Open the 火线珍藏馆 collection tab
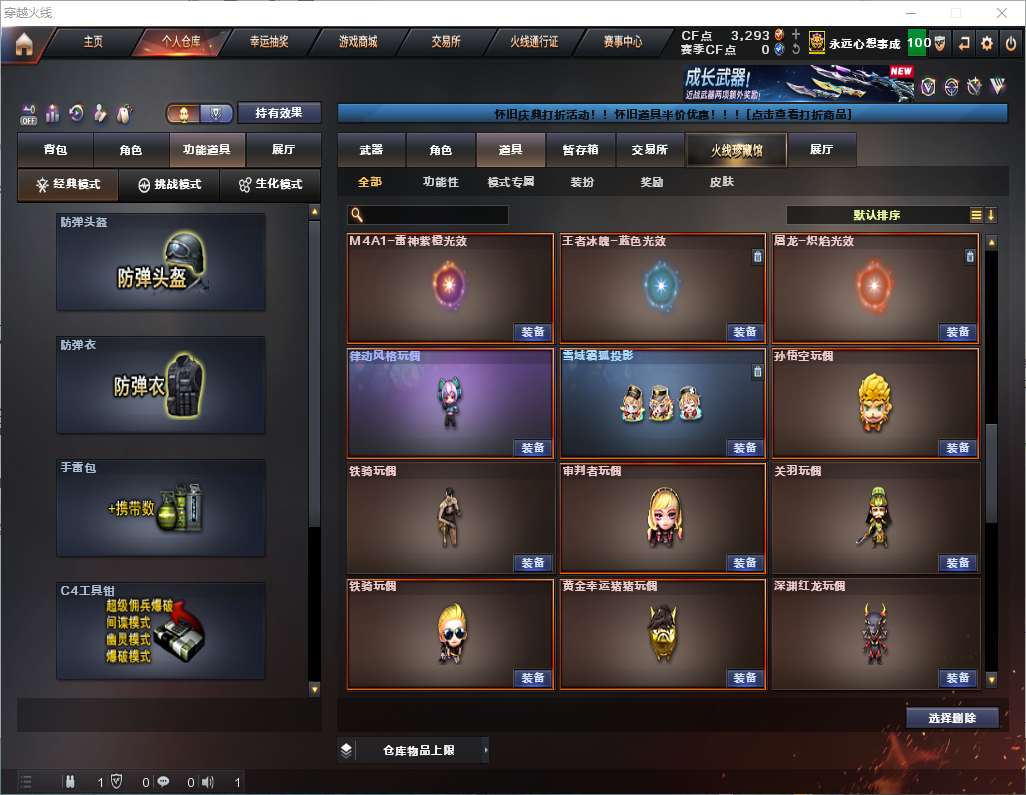Image resolution: width=1026 pixels, height=795 pixels. coord(736,150)
